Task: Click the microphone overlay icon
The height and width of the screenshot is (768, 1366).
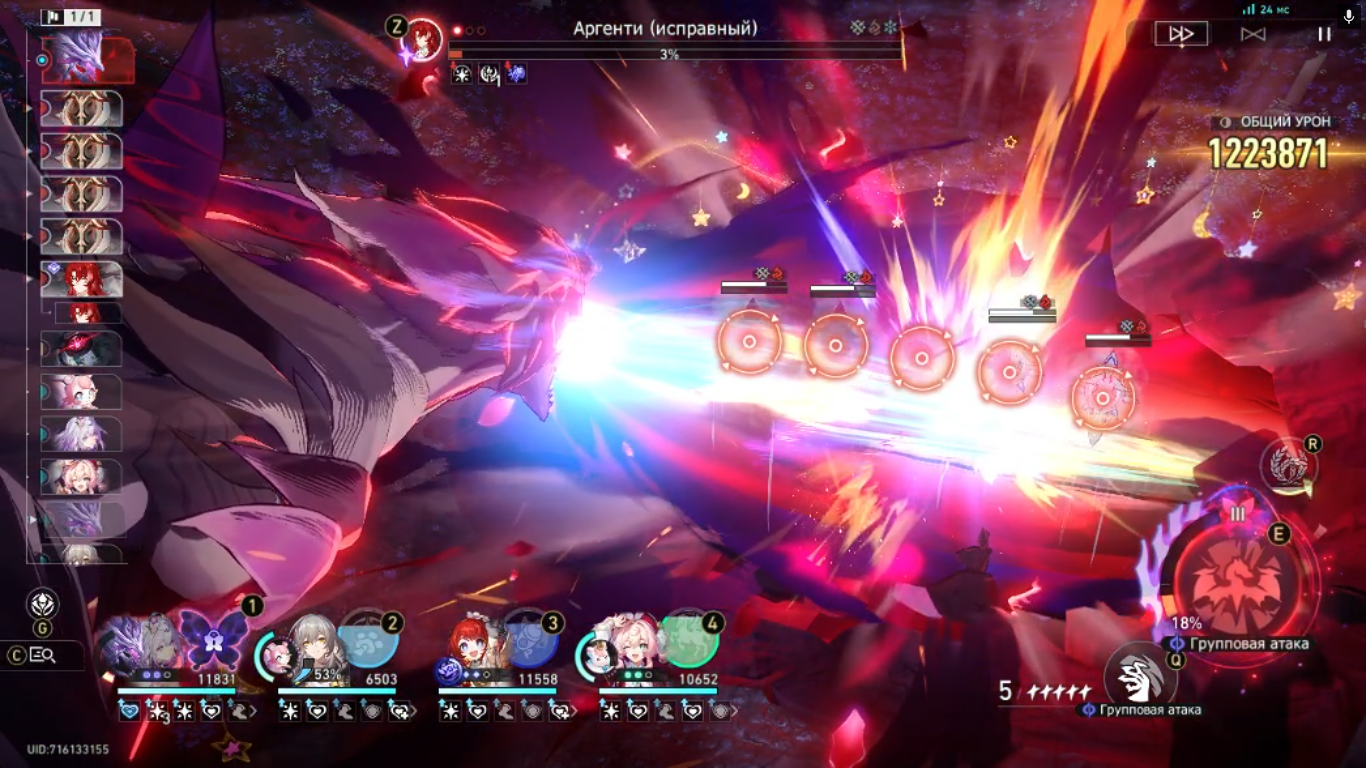Action: pyautogui.click(x=1349, y=17)
